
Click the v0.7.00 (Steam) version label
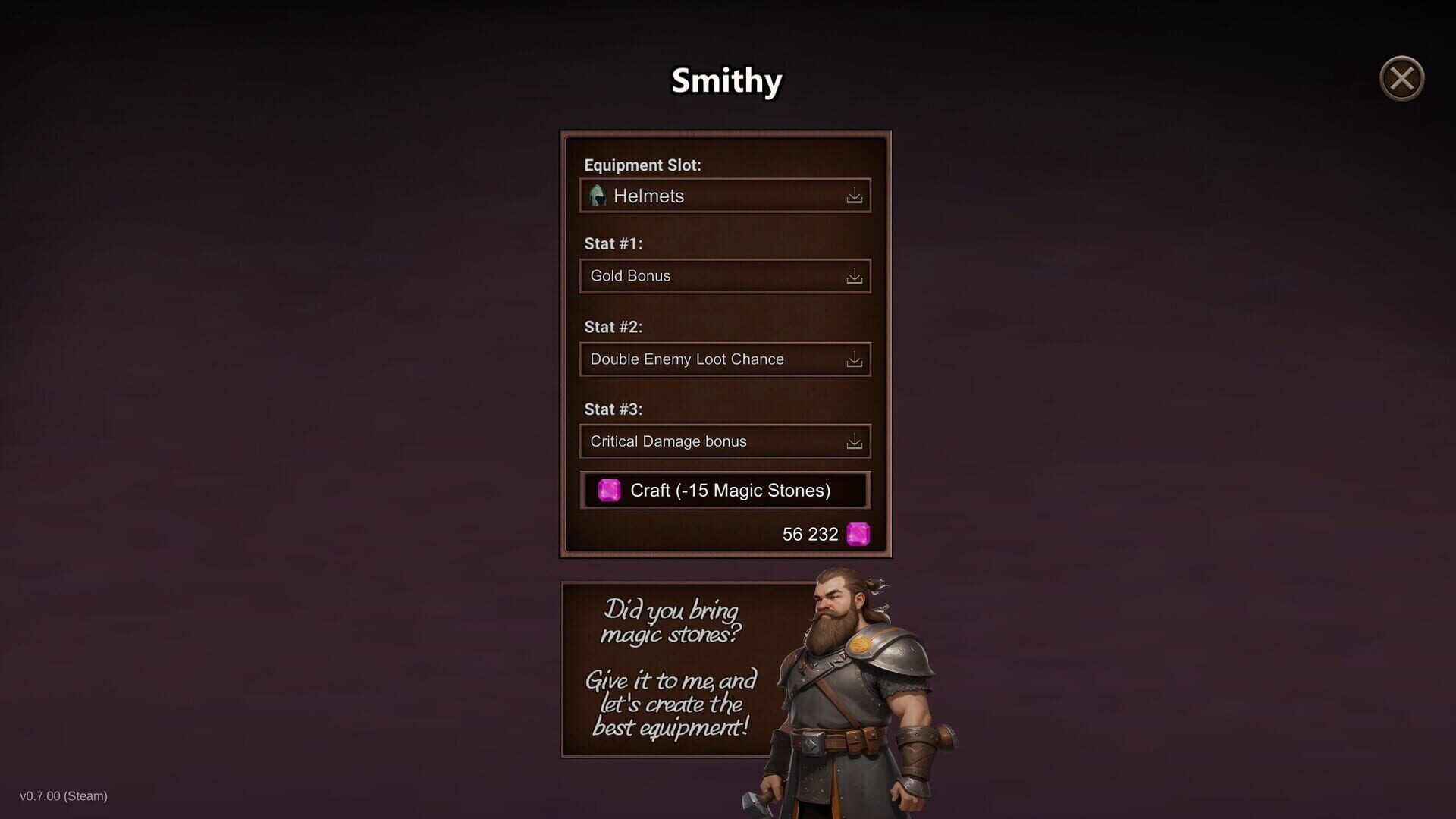64,796
